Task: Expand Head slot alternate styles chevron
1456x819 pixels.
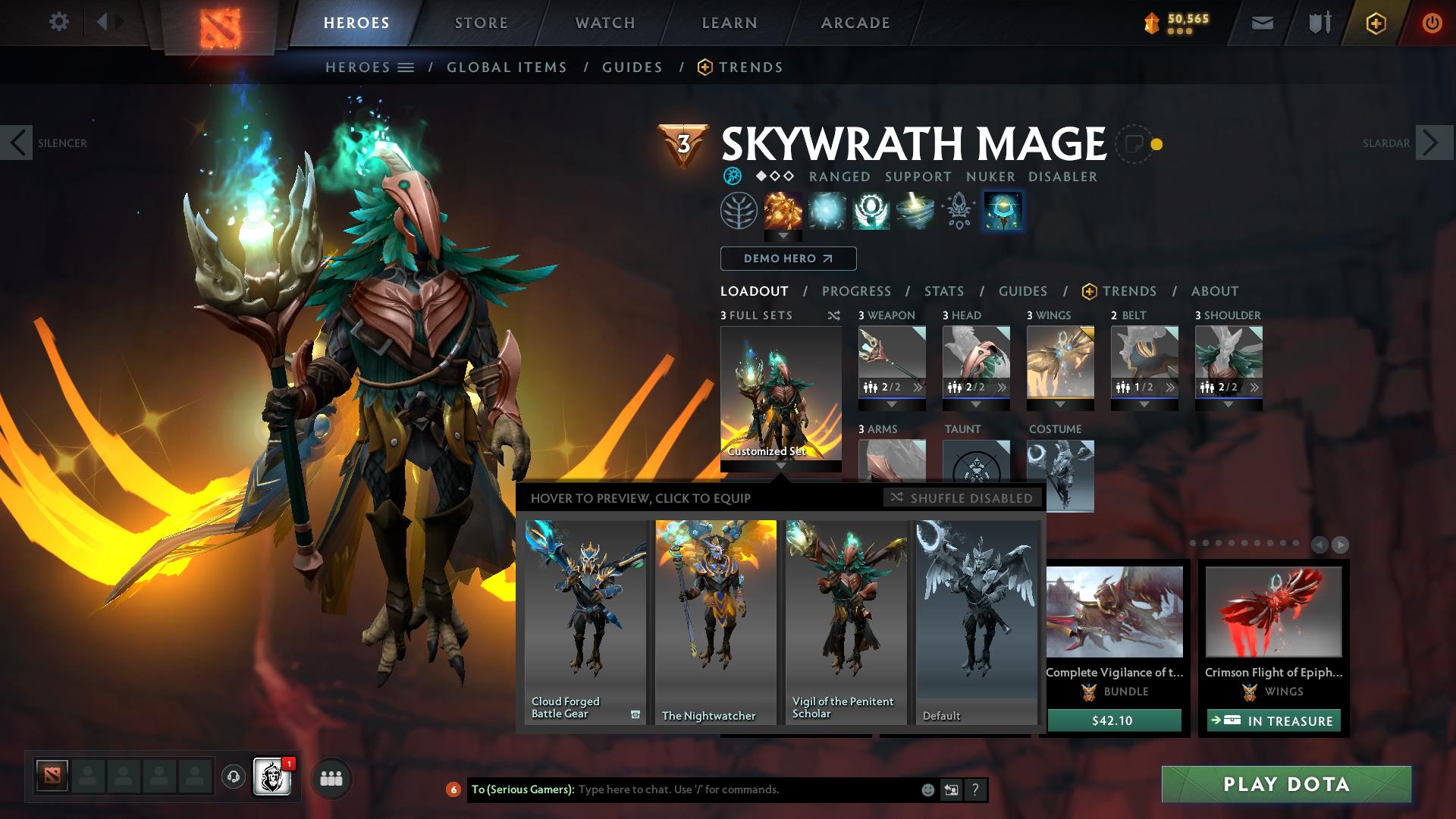Action: point(1001,387)
